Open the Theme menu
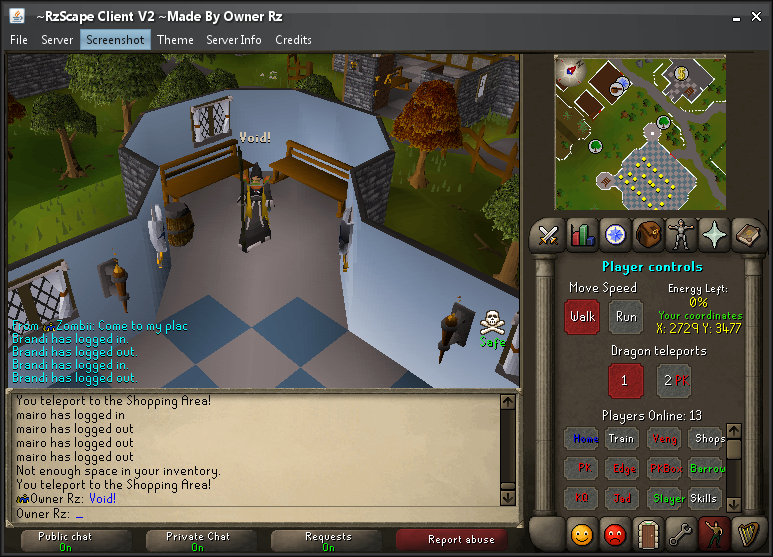Image resolution: width=773 pixels, height=557 pixels. (x=175, y=40)
